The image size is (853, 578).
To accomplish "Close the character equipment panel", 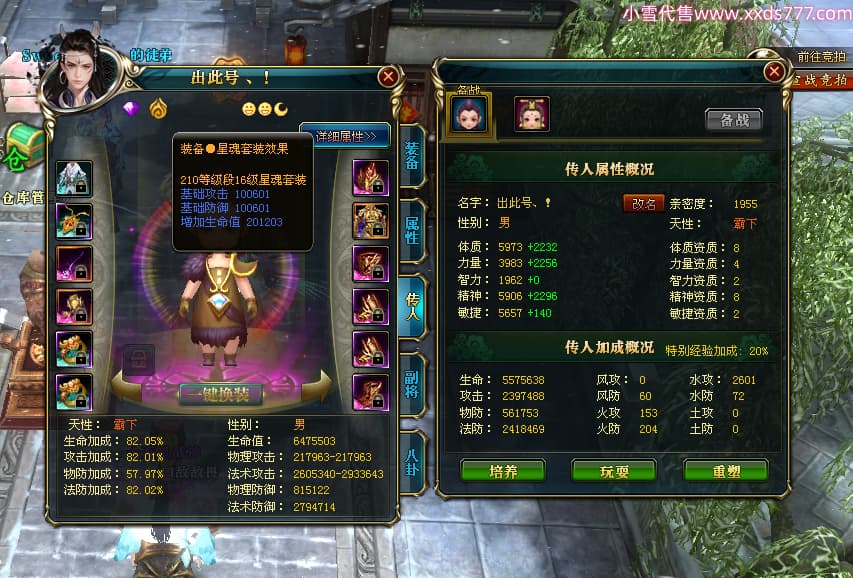I will (389, 77).
